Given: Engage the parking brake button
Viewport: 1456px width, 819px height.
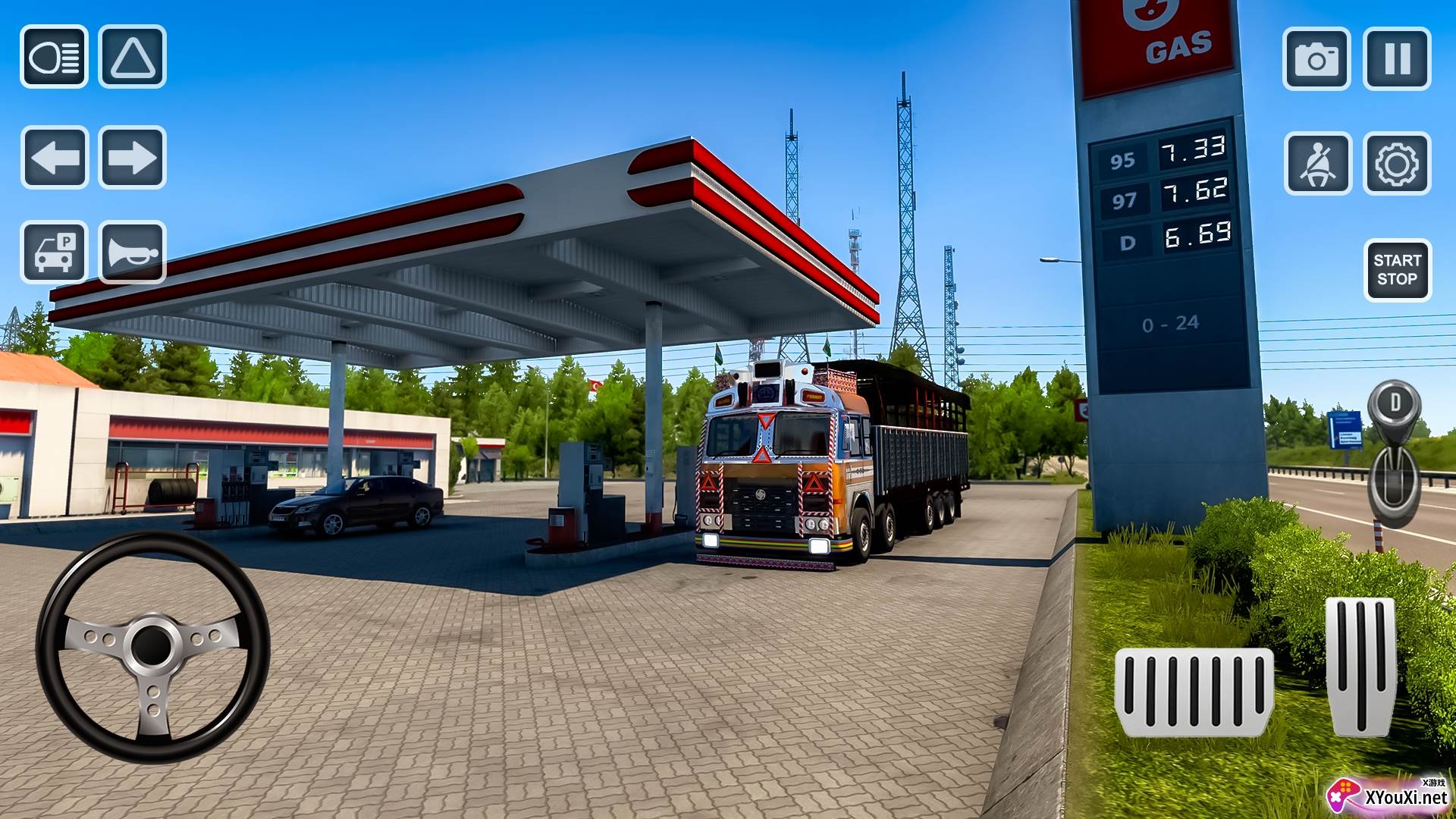Looking at the screenshot, I should click(x=55, y=252).
